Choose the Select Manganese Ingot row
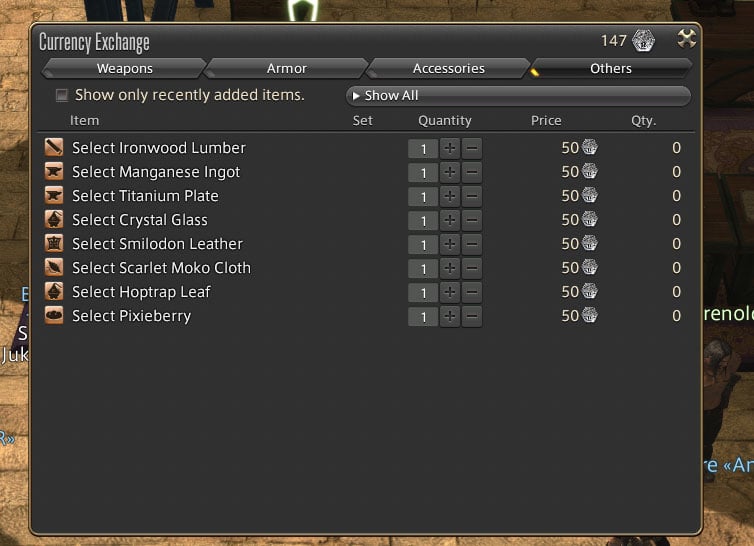Viewport: 754px width, 546px height. 156,172
